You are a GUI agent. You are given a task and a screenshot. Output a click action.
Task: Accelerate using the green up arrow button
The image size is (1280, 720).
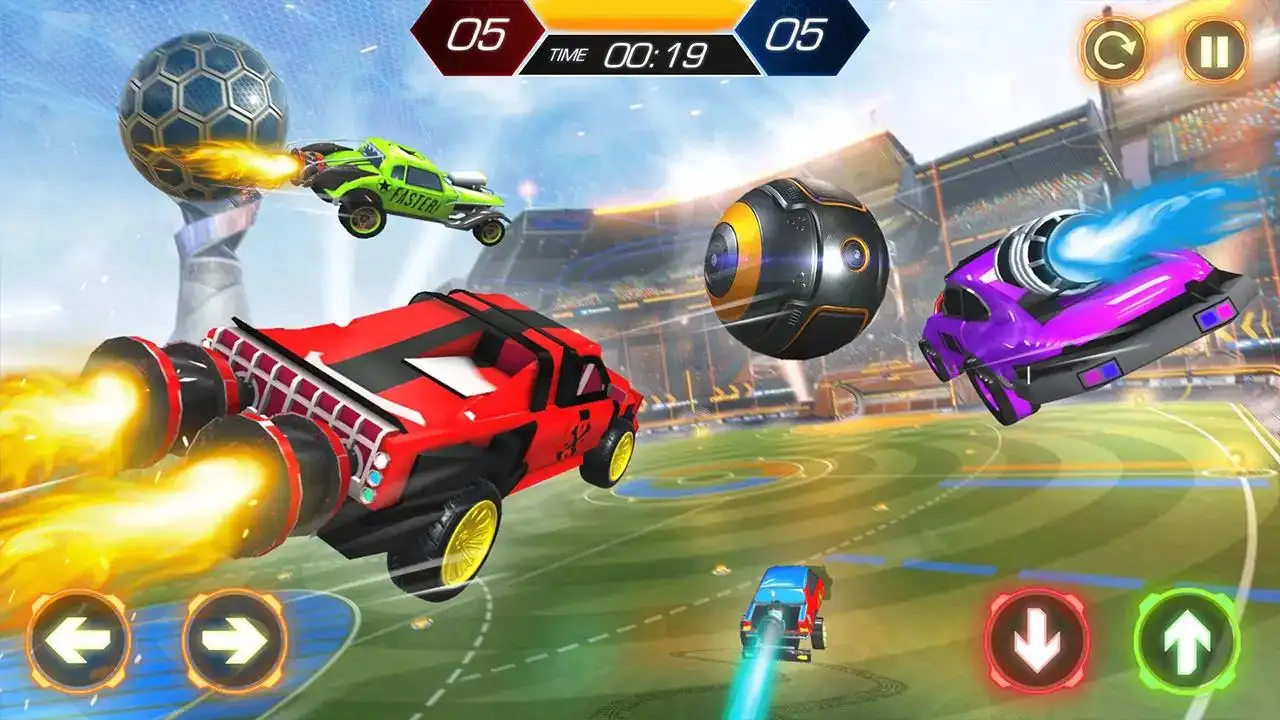pos(1187,641)
